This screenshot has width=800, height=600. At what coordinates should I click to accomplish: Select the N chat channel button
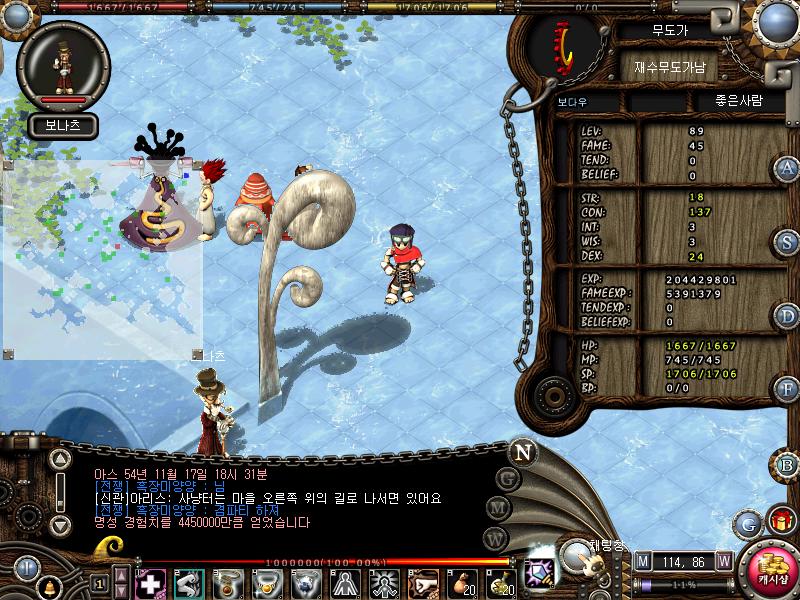[523, 451]
